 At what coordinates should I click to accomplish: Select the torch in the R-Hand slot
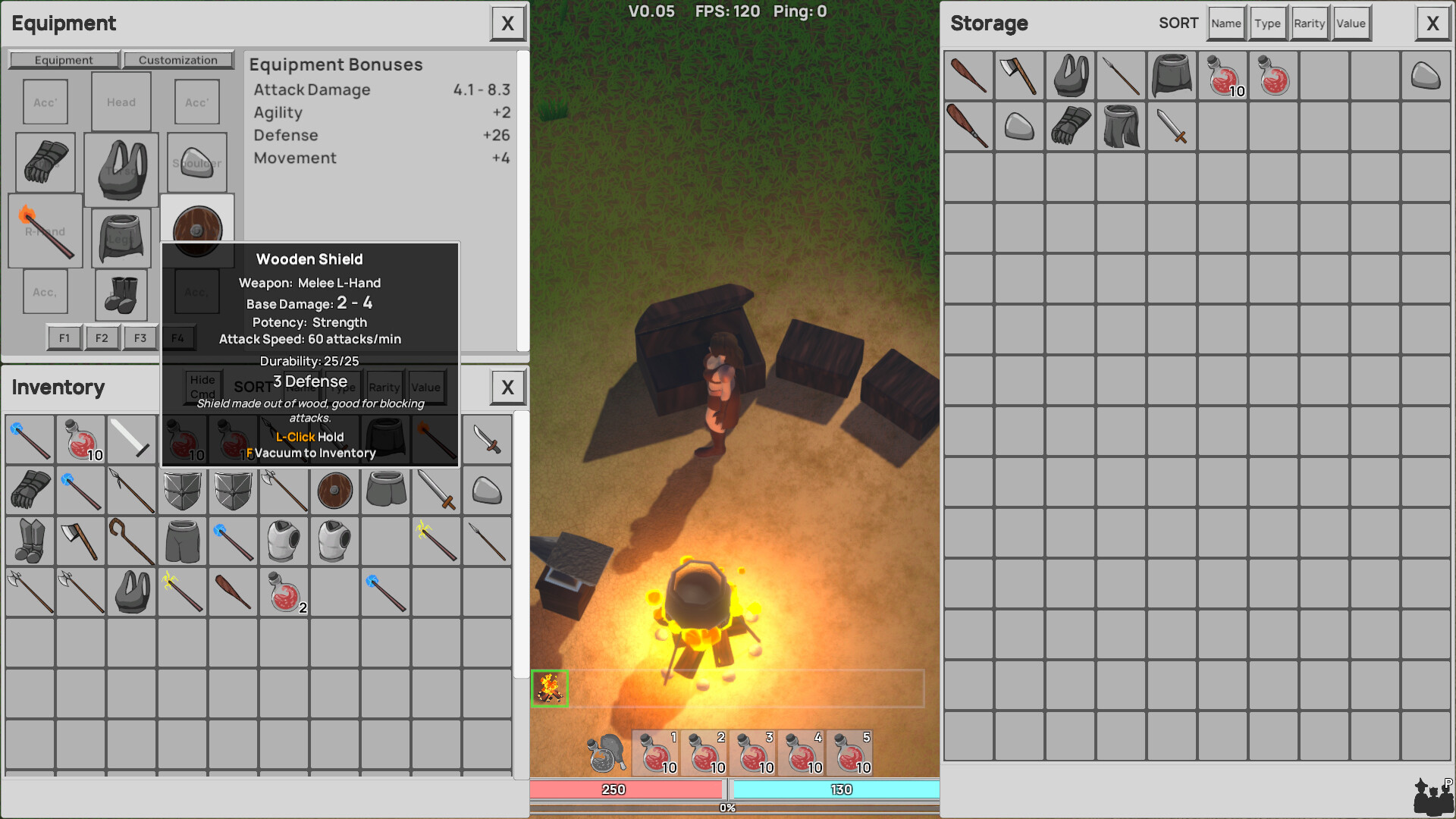[45, 232]
